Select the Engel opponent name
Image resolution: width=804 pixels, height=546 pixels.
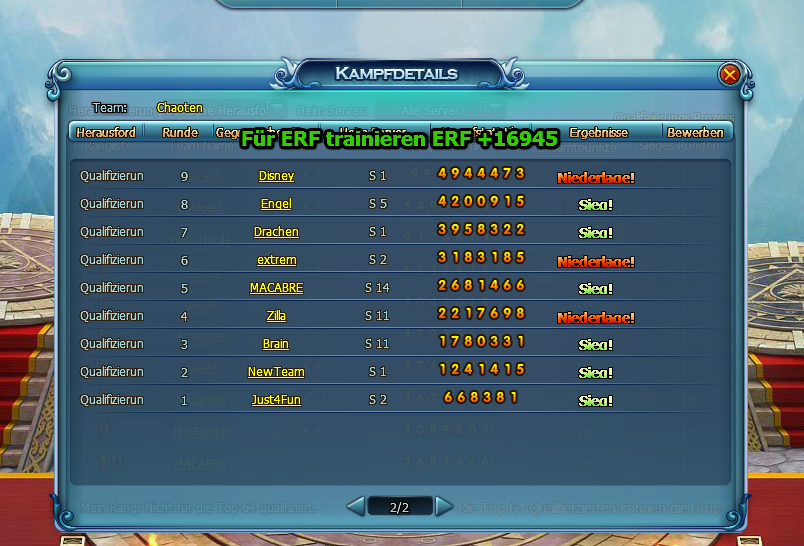tap(276, 204)
